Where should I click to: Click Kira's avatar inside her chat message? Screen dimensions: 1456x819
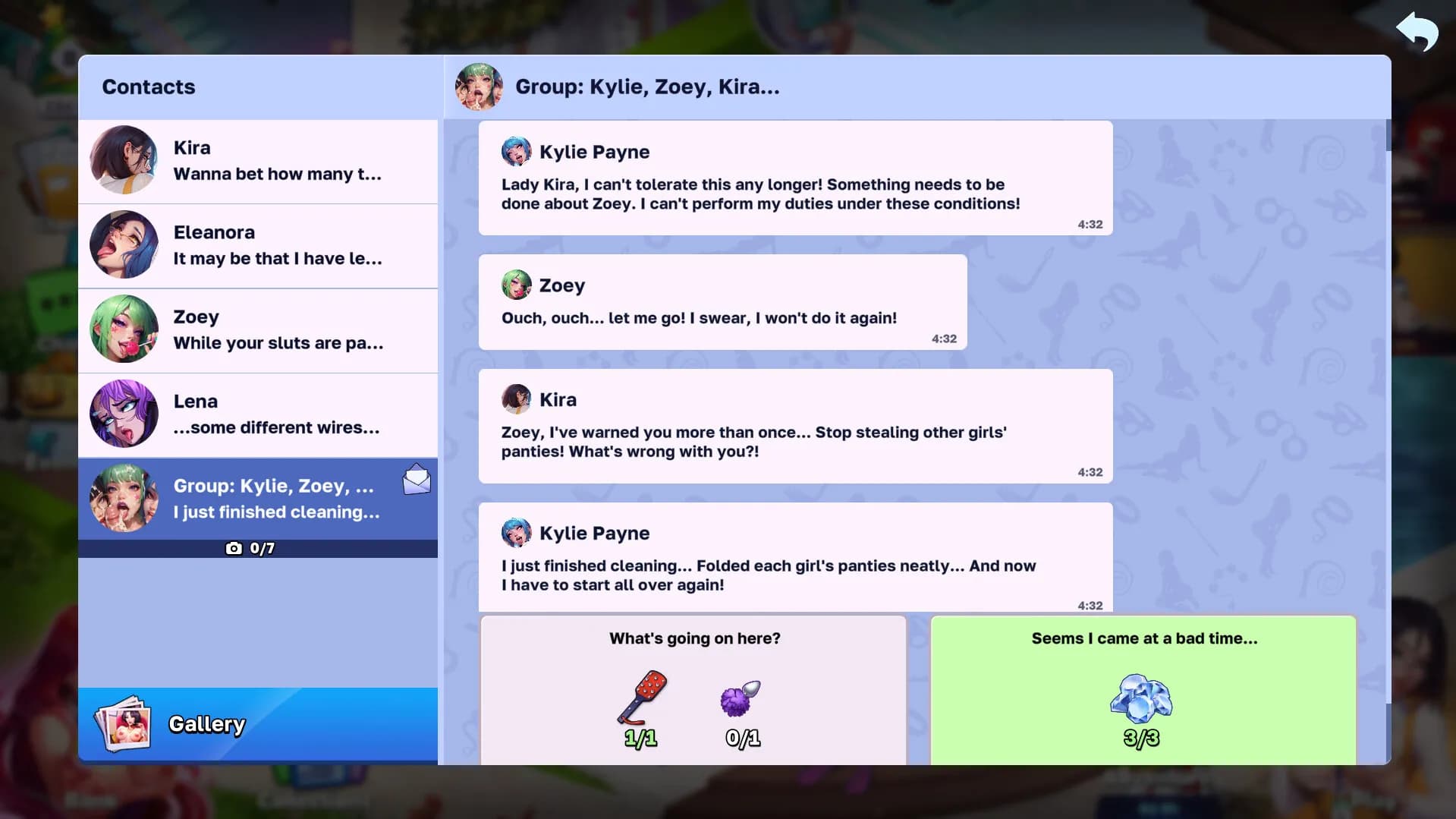tap(517, 398)
